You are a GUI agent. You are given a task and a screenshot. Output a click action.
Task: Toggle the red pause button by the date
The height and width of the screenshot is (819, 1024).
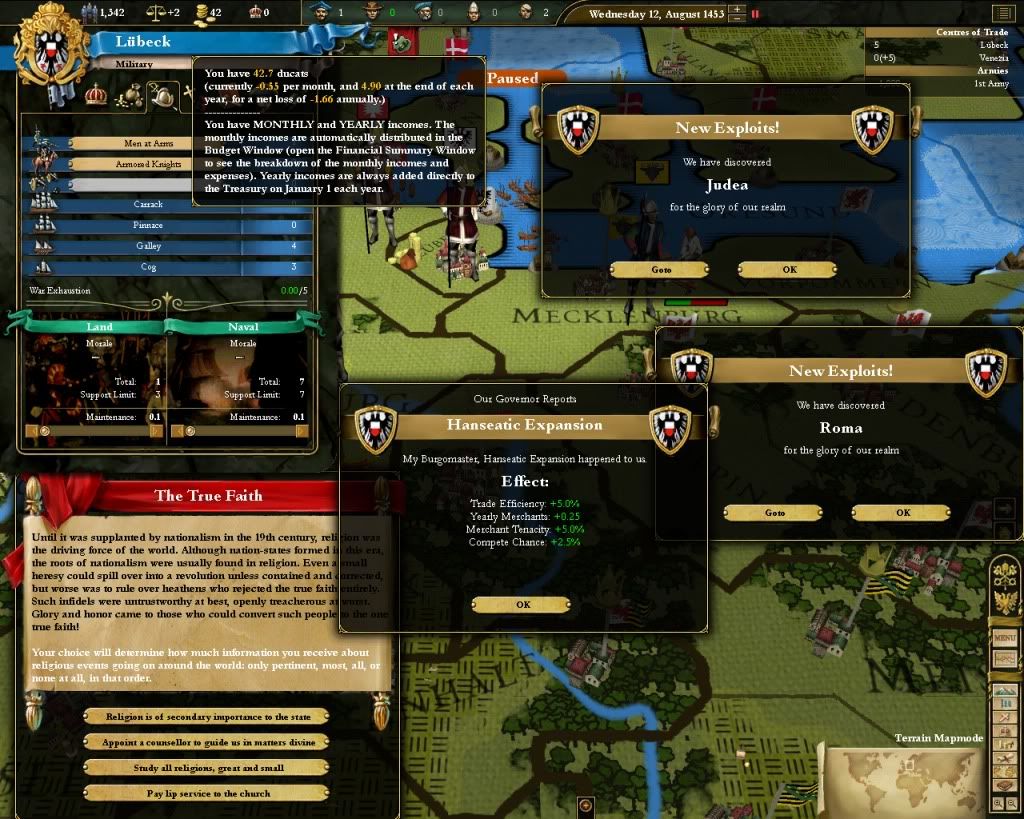(756, 15)
